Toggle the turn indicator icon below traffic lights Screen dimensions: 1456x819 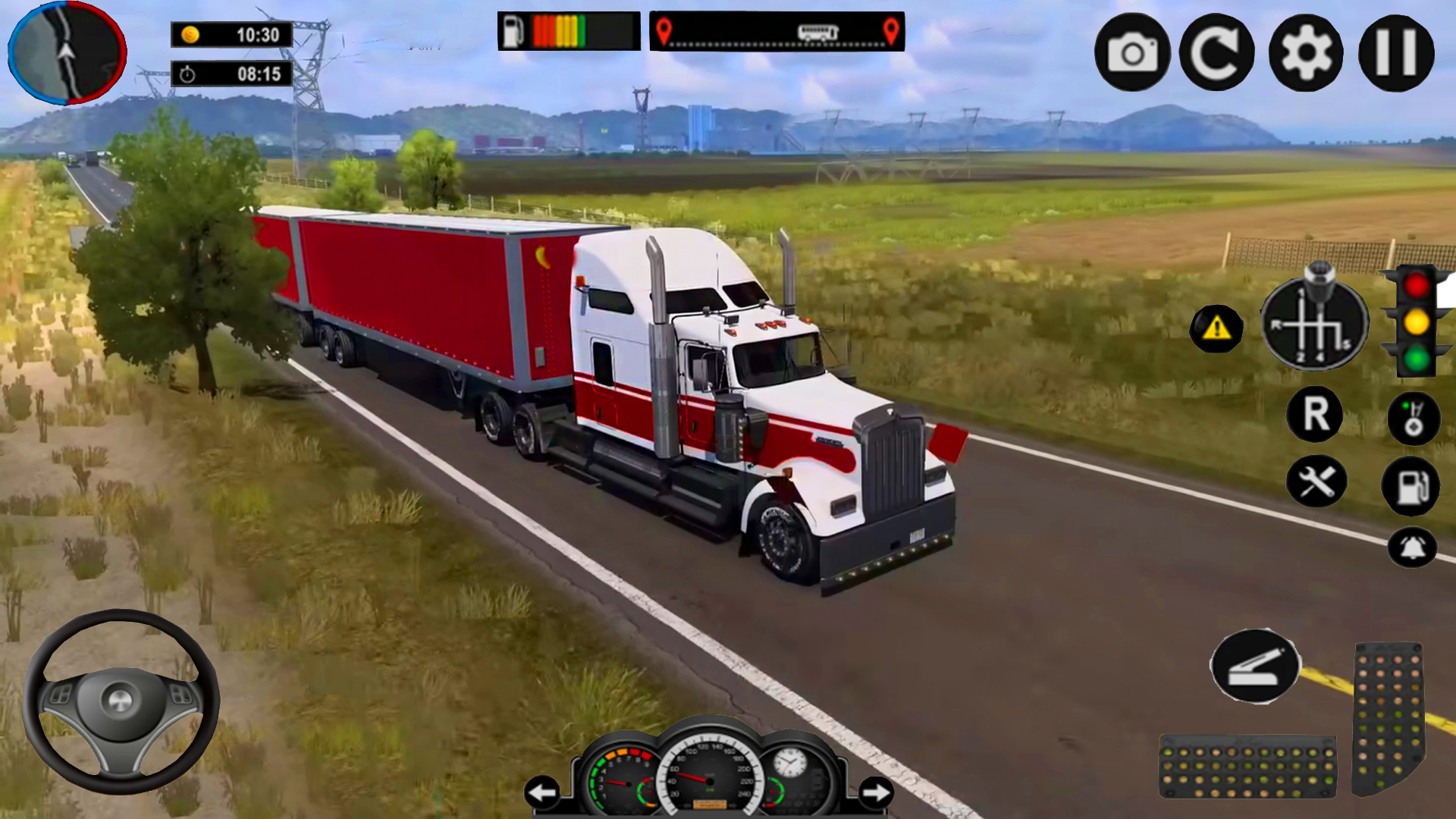pyautogui.click(x=1415, y=418)
